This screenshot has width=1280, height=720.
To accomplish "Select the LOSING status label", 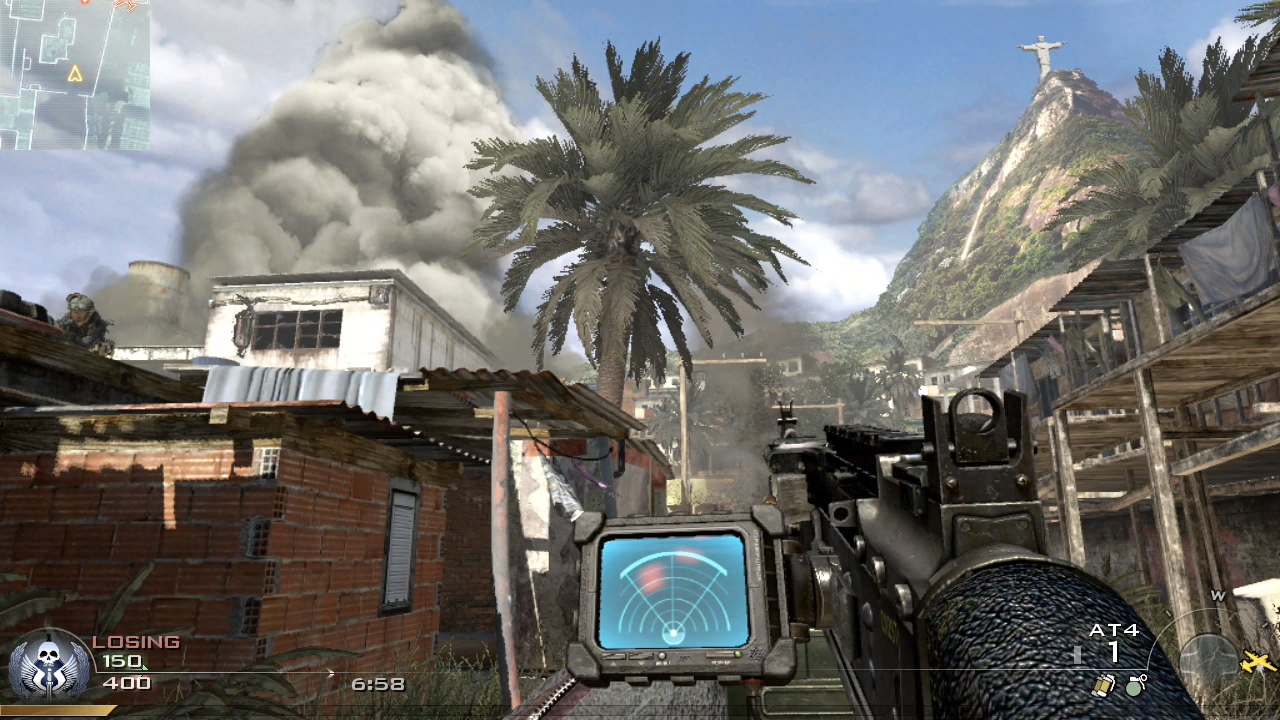I will (135, 641).
